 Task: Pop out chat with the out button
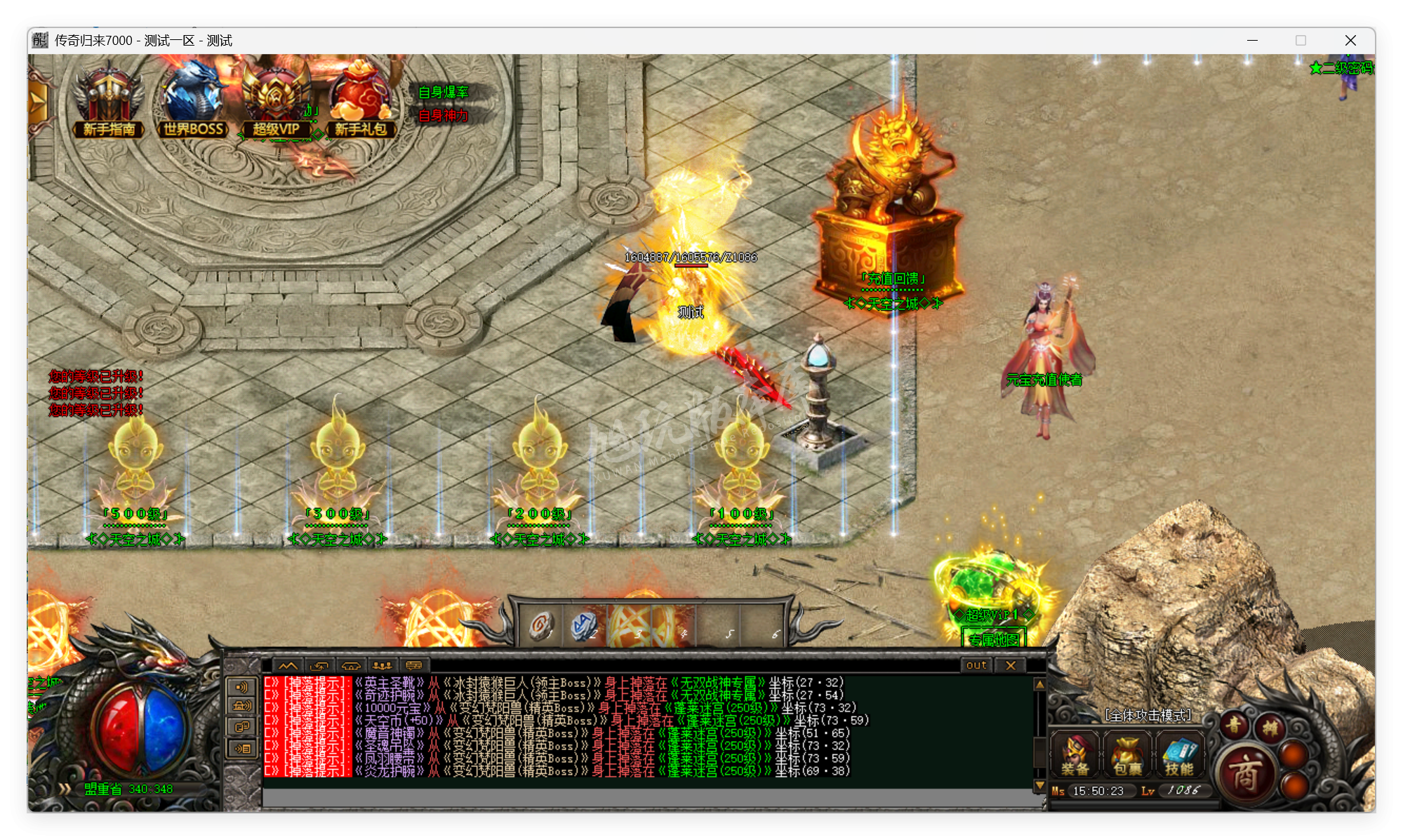coord(976,665)
